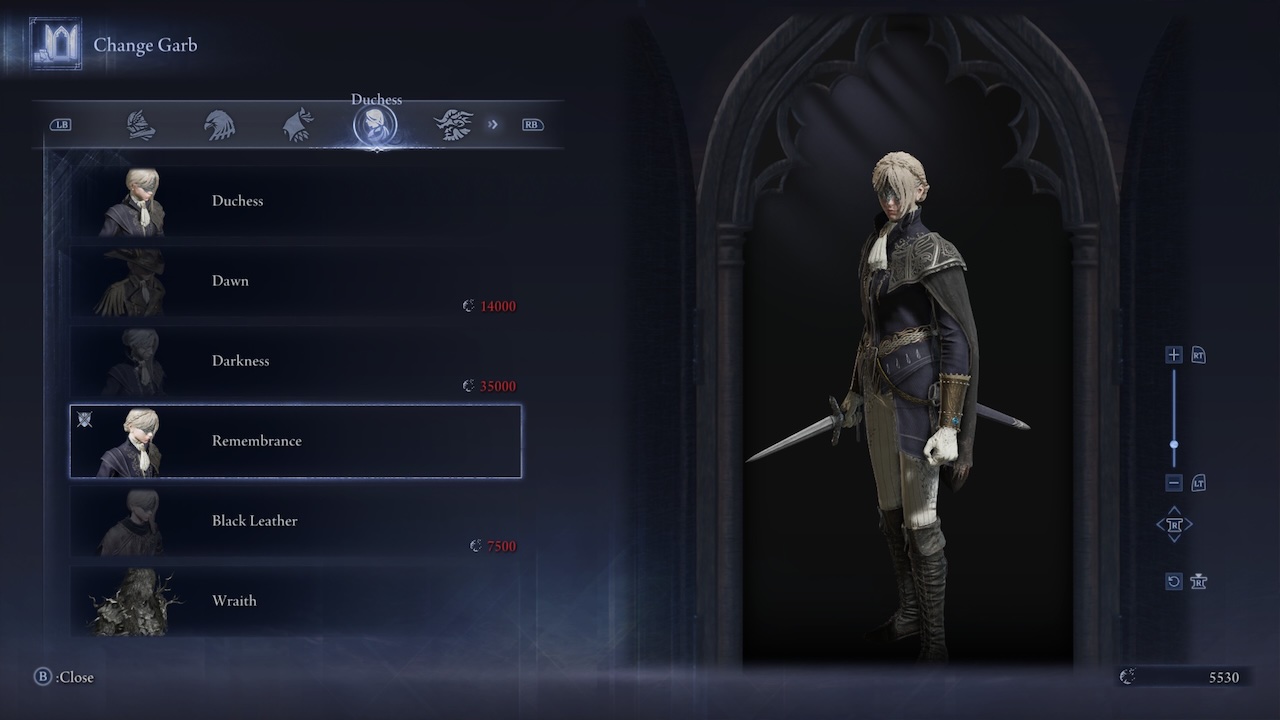Screen dimensions: 1280x720
Task: Show more characters with the double arrow
Action: point(493,125)
